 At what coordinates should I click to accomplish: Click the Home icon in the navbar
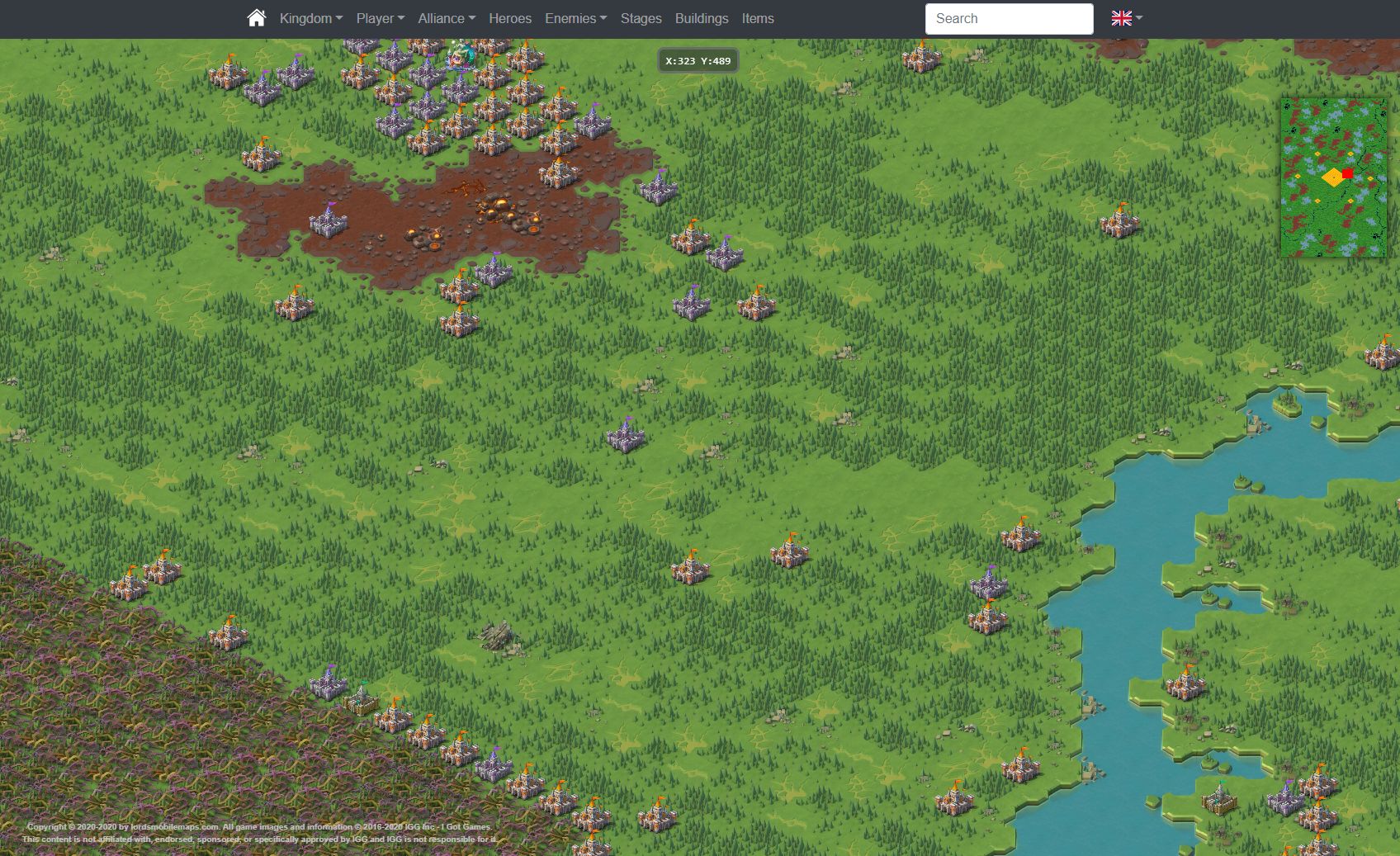256,17
